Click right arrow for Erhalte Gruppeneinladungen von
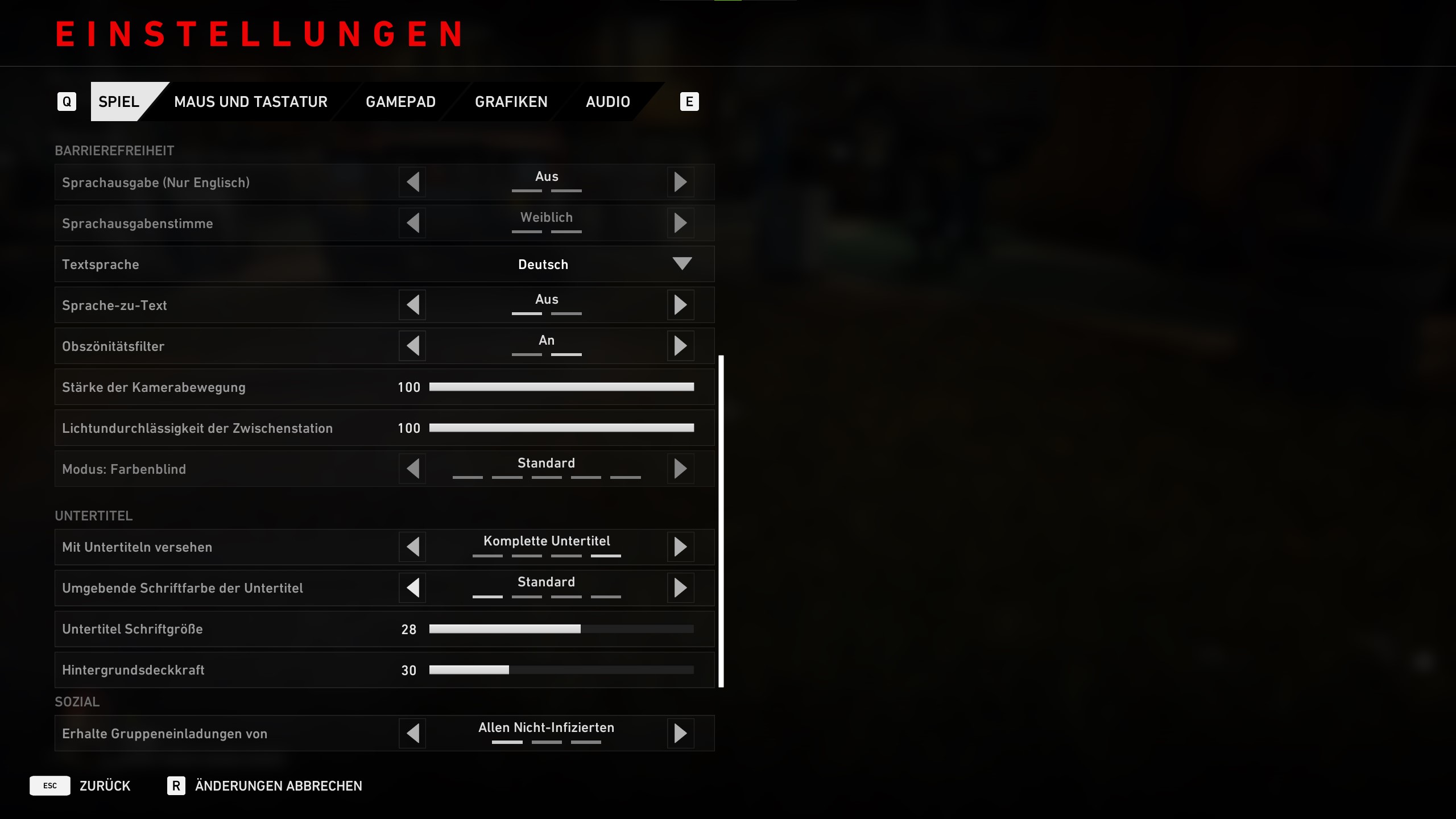Viewport: 1456px width, 819px height. pos(680,733)
